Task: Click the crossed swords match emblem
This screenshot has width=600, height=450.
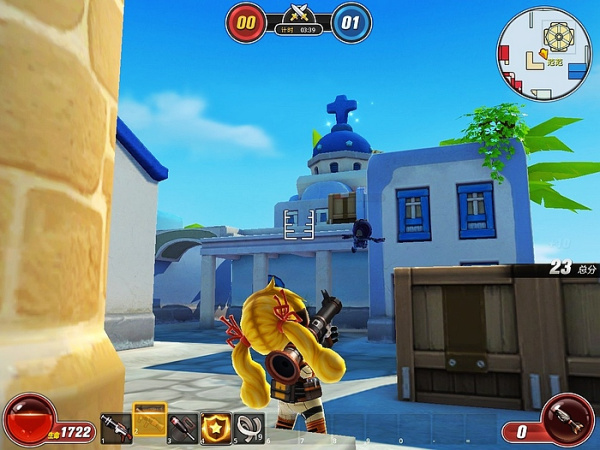Action: coord(298,14)
